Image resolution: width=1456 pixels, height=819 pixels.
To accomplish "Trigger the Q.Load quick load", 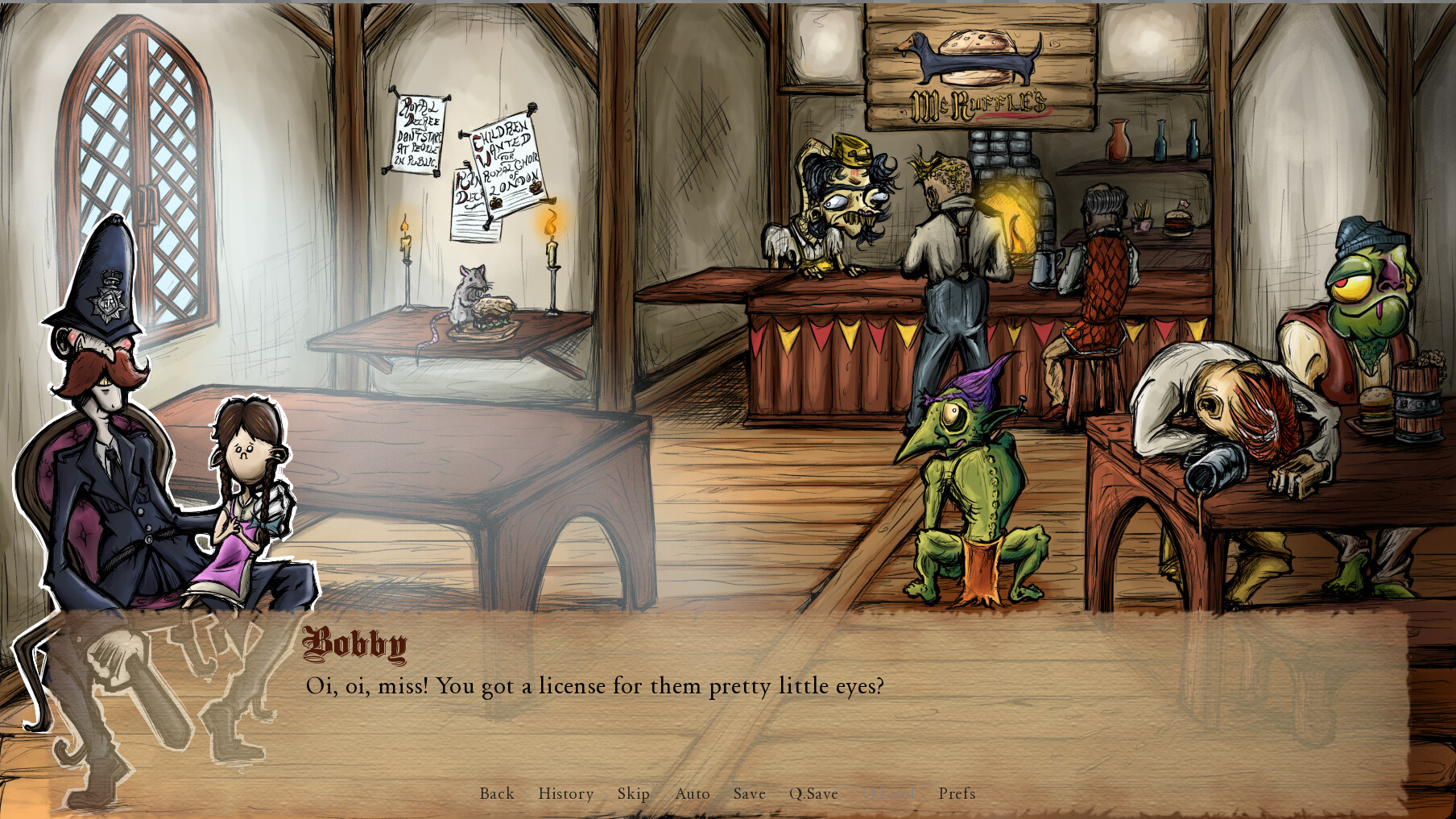I will [x=888, y=794].
